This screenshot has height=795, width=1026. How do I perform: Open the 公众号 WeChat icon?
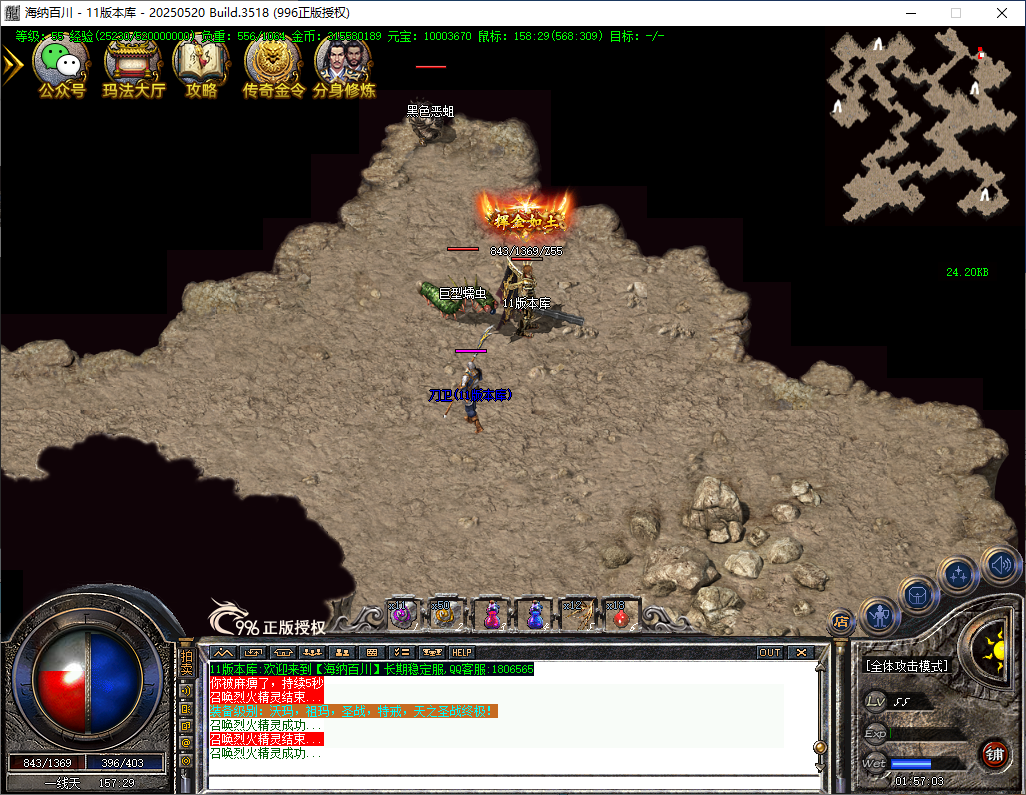click(62, 65)
